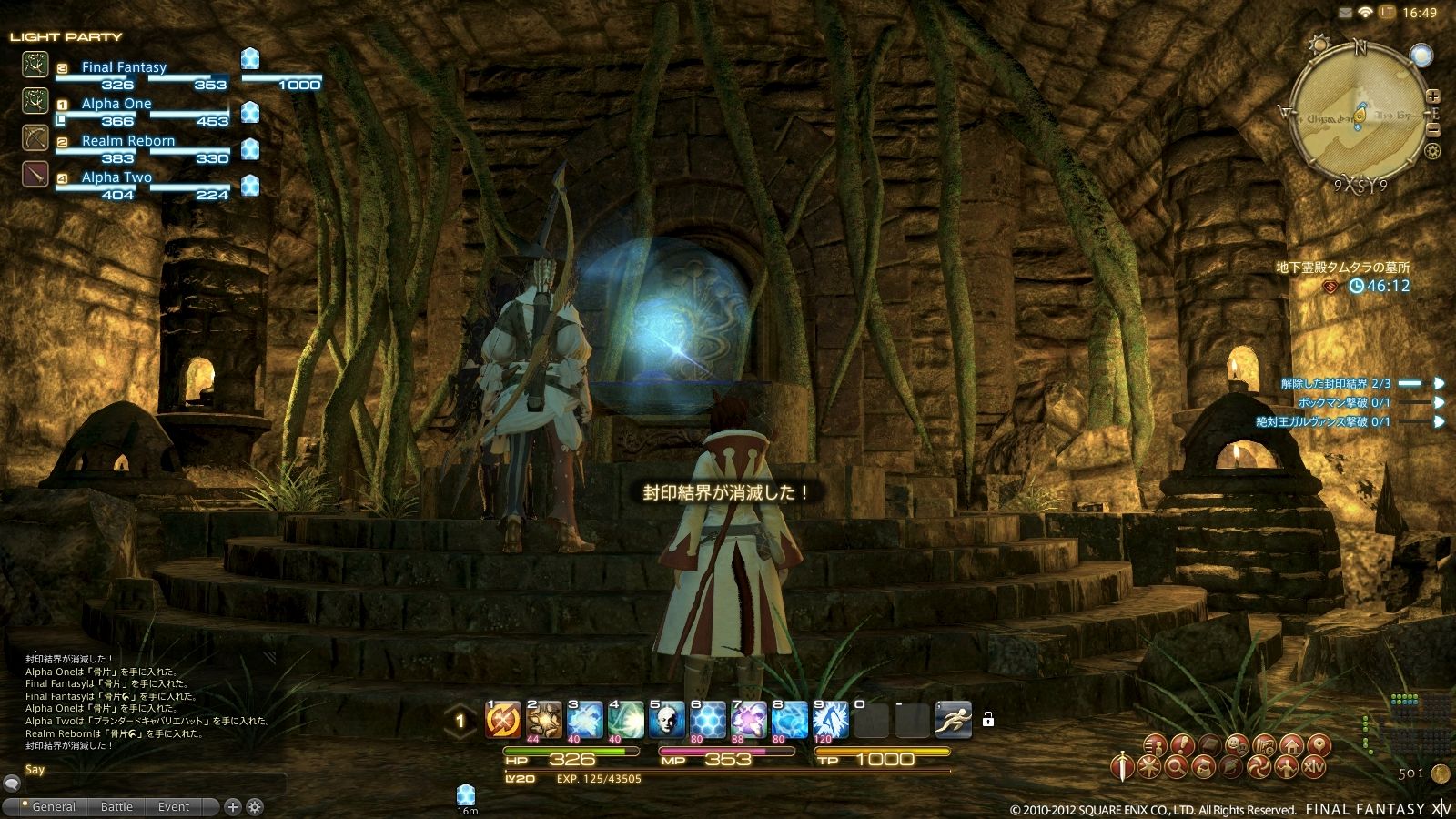Switch to the Battle chat tab
The image size is (1456, 819).
pyautogui.click(x=116, y=806)
